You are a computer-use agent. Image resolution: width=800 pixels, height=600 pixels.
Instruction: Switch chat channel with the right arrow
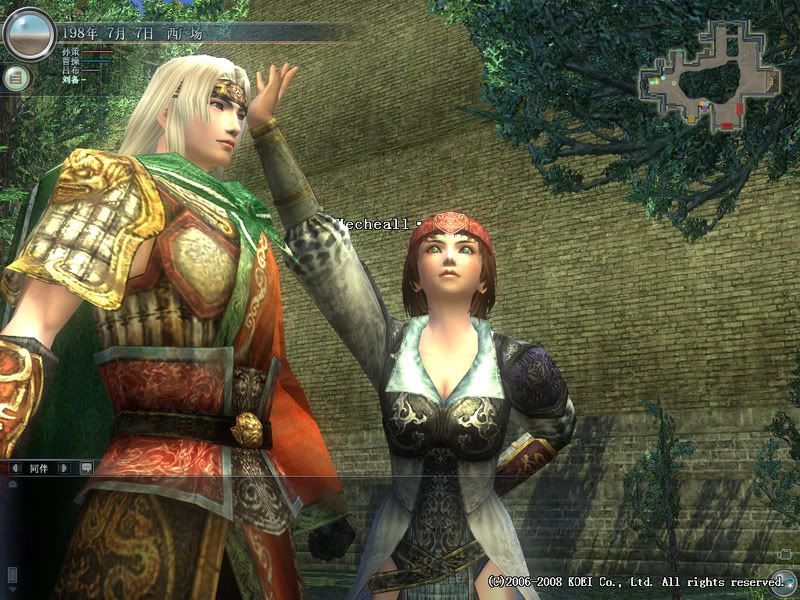pyautogui.click(x=64, y=467)
